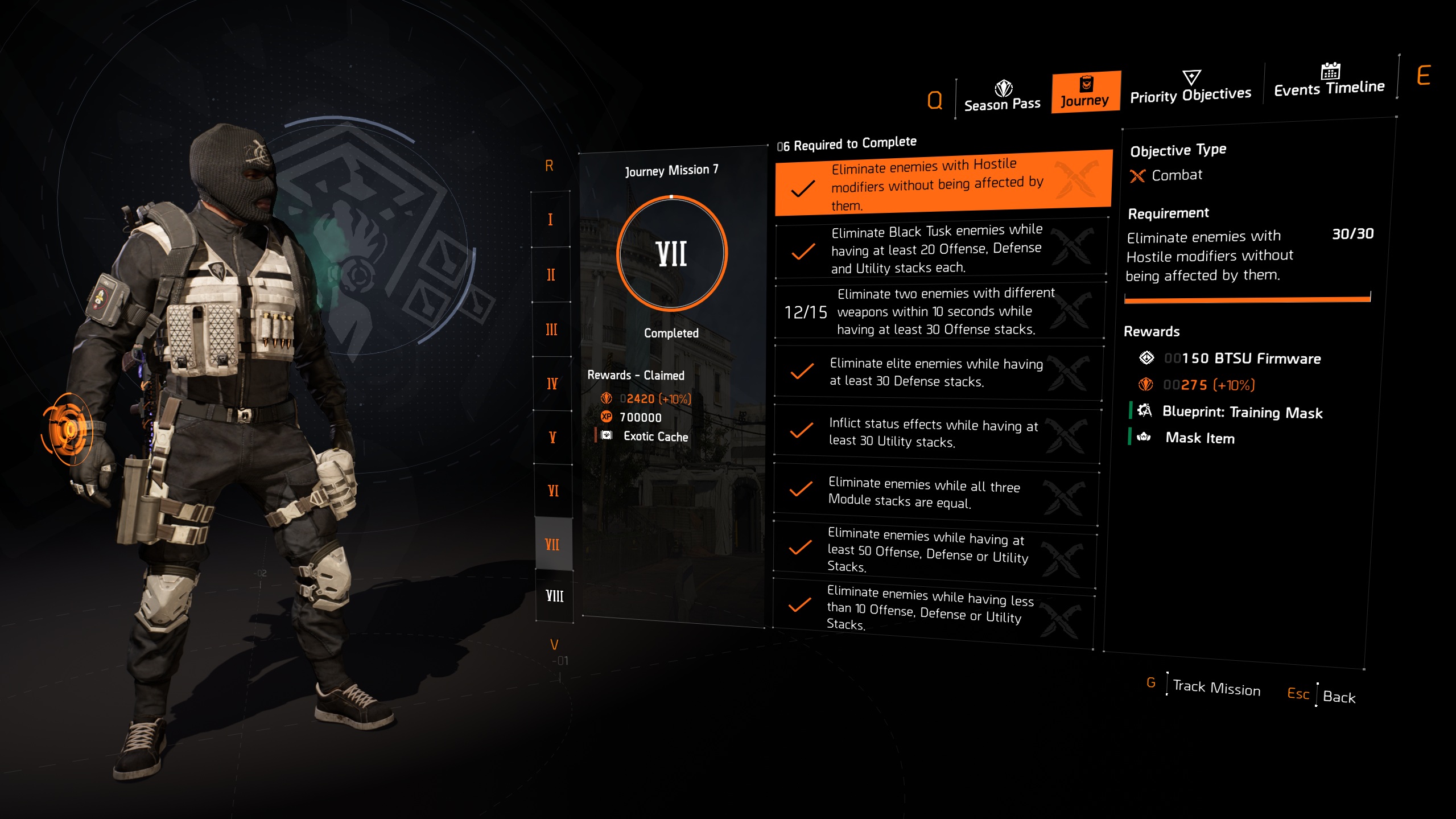Expand Journey chapter IV details
1456x819 pixels.
[x=551, y=382]
